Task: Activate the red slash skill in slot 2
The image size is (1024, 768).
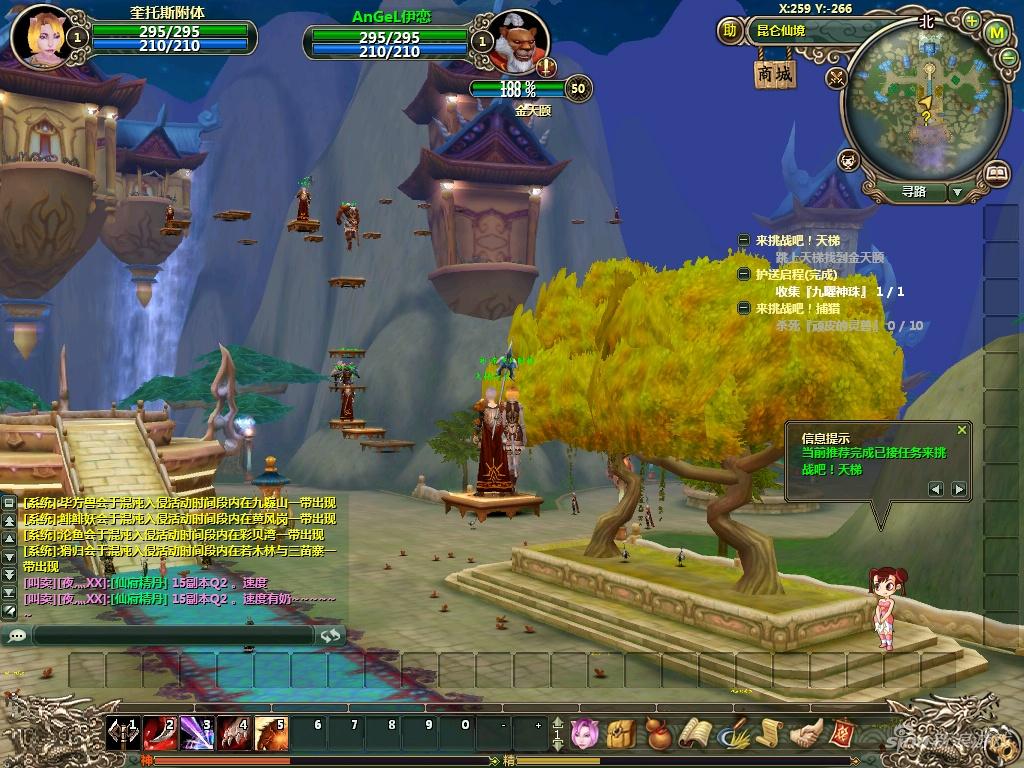Action: coord(160,734)
